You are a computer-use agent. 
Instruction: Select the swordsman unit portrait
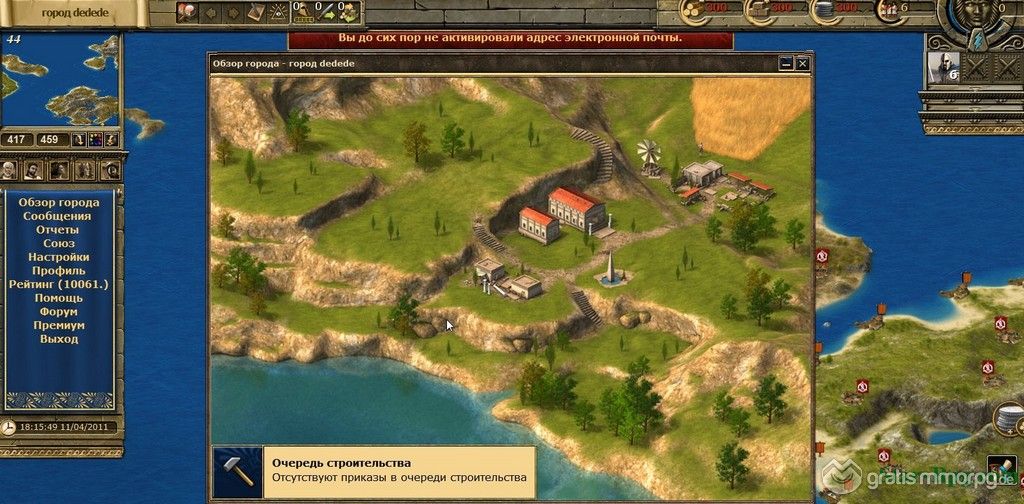tap(941, 68)
